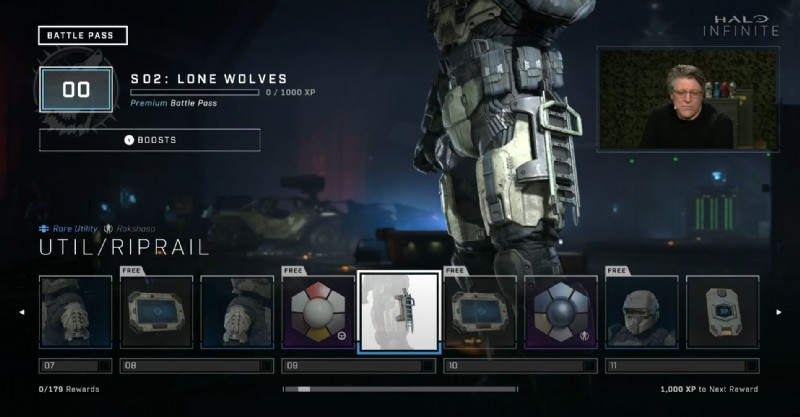The image size is (800, 417).
Task: Select the Battle Pass header tab
Action: pos(83,36)
